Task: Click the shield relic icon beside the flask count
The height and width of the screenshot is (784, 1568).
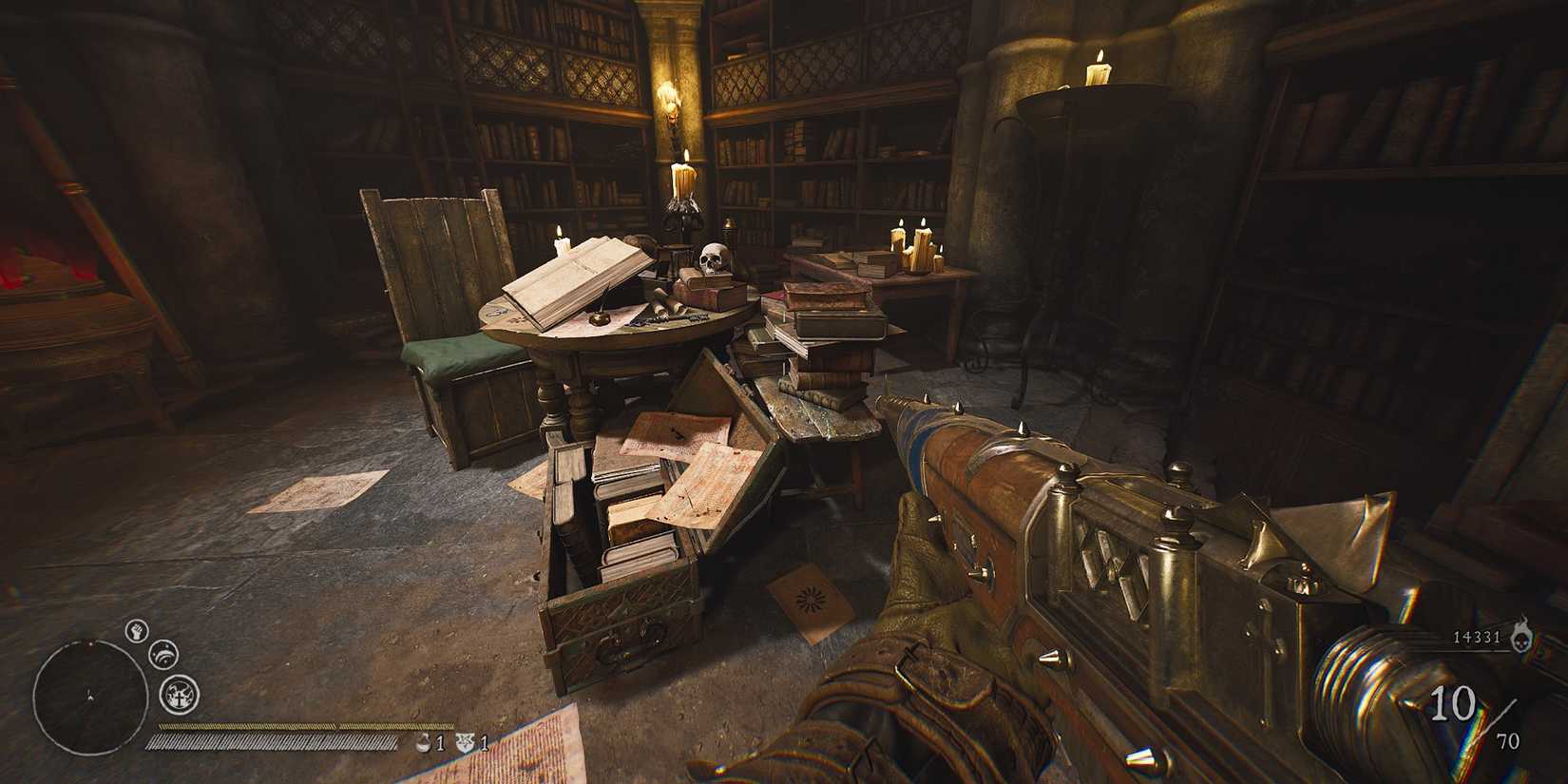Action: coord(466,742)
